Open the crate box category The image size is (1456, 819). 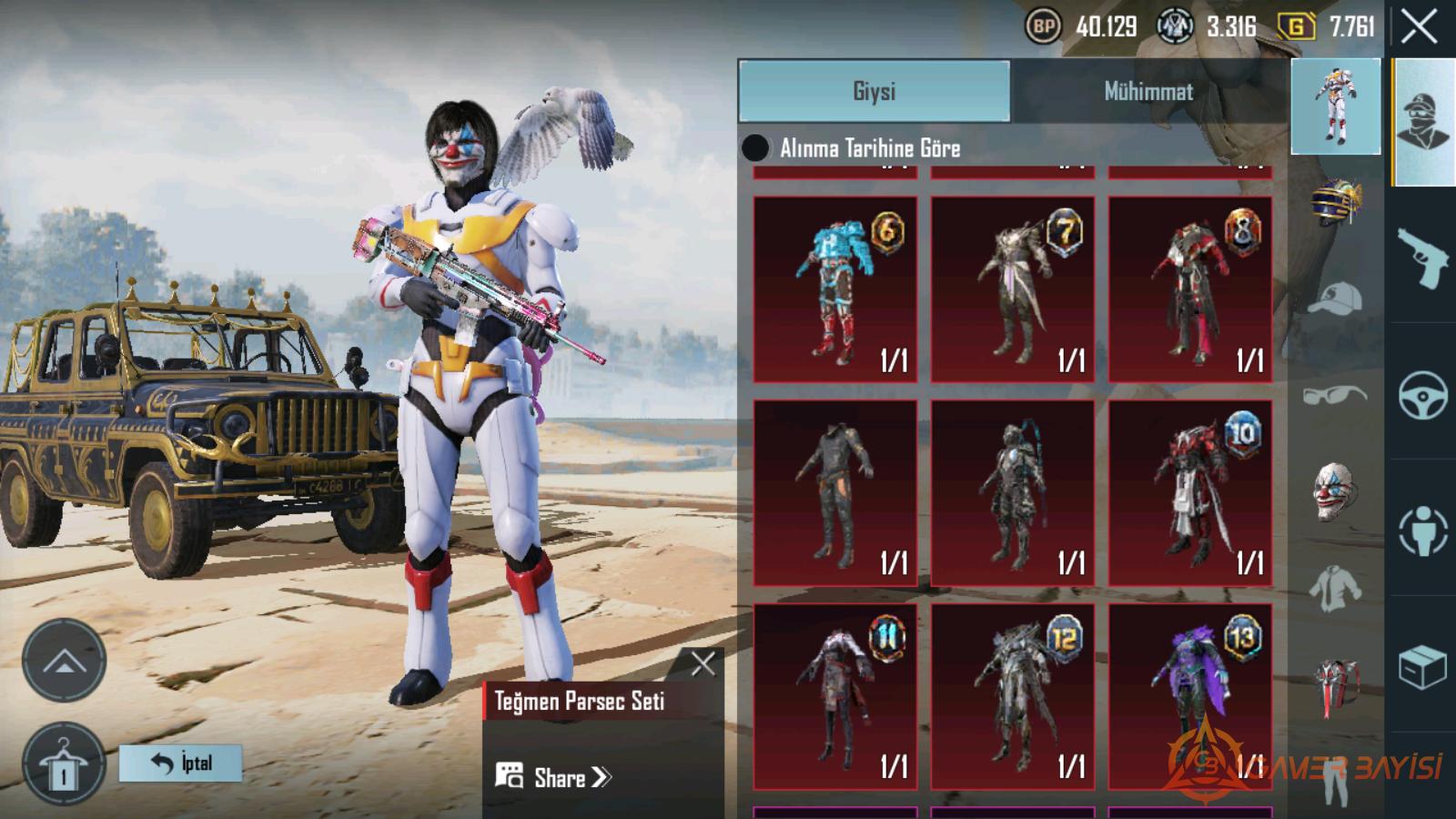pos(1421,668)
